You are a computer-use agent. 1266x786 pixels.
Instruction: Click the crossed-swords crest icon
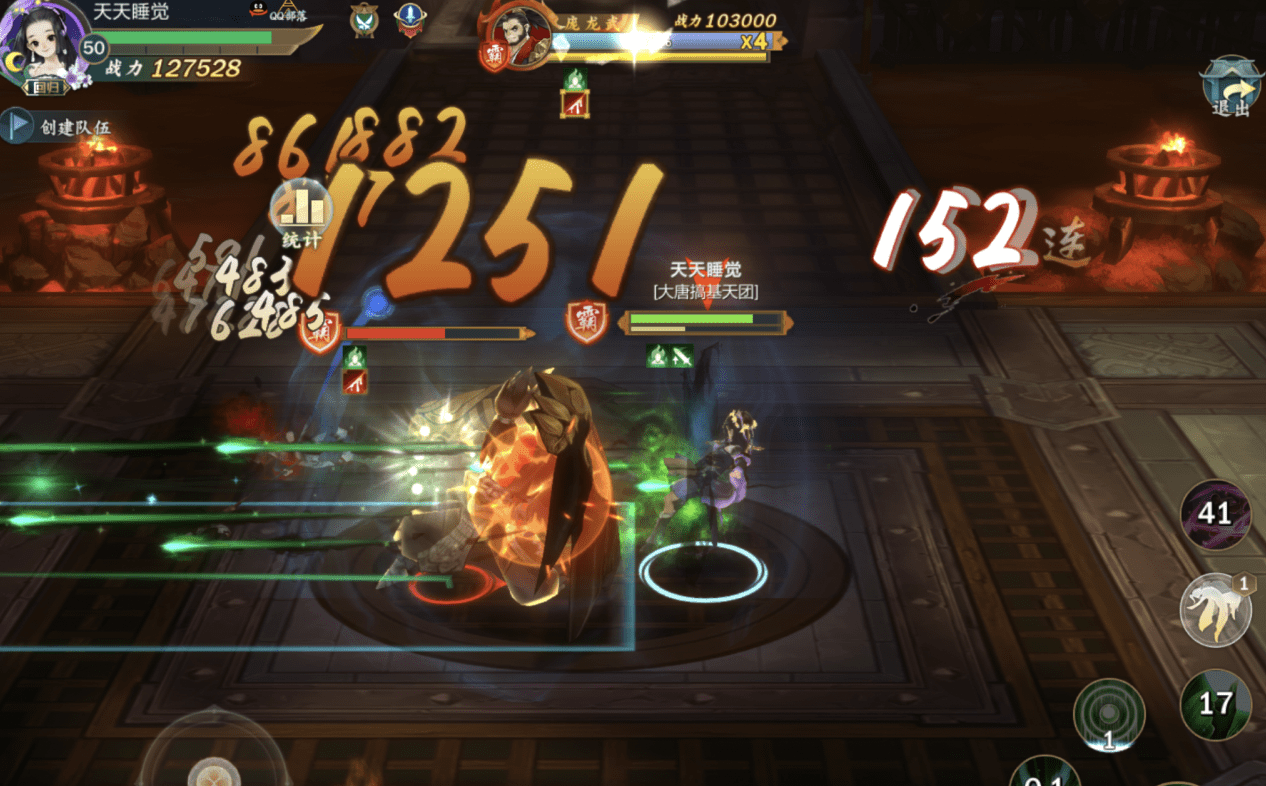click(x=364, y=19)
